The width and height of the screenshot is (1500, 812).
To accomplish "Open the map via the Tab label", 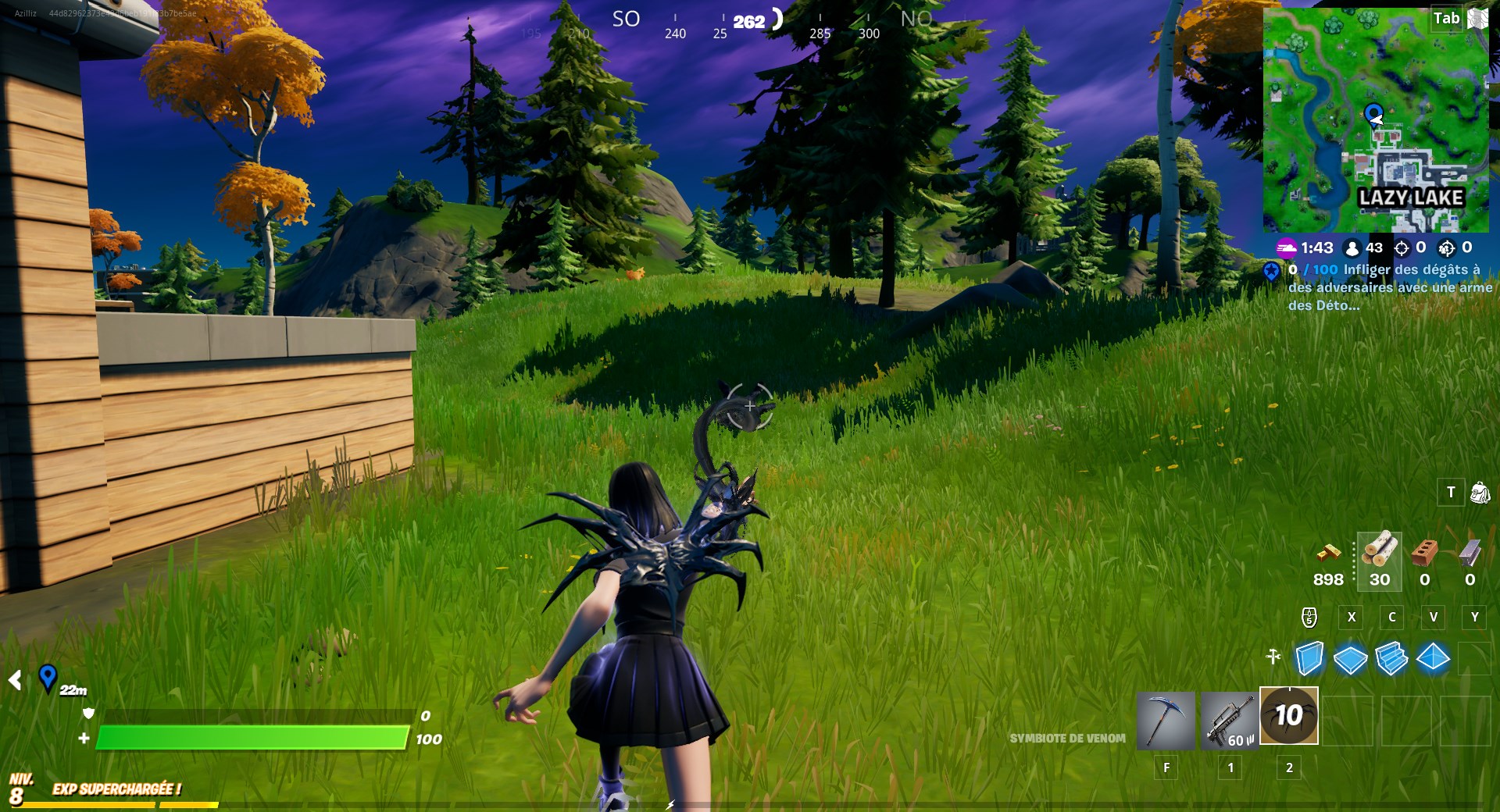I will [1446, 18].
